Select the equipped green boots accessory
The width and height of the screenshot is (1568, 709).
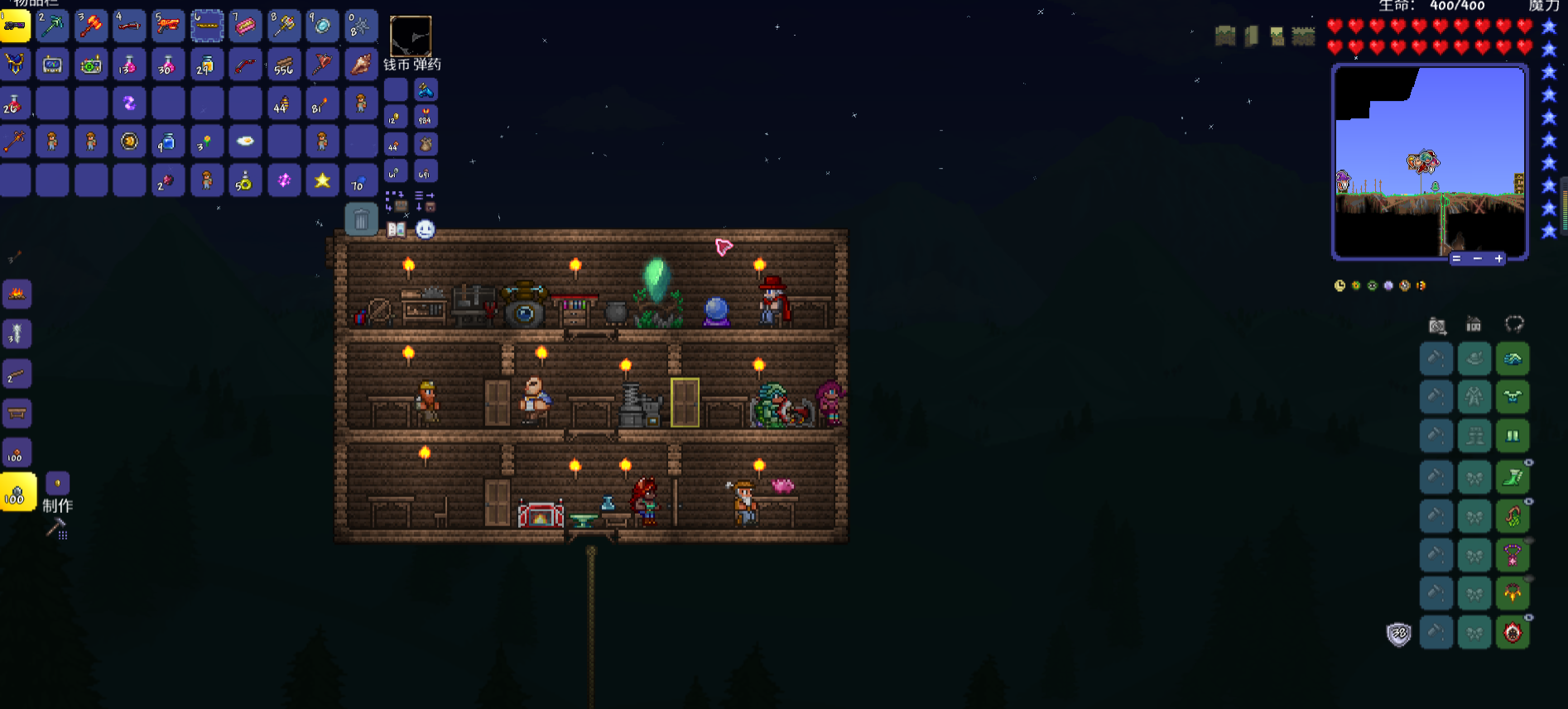click(x=1513, y=477)
